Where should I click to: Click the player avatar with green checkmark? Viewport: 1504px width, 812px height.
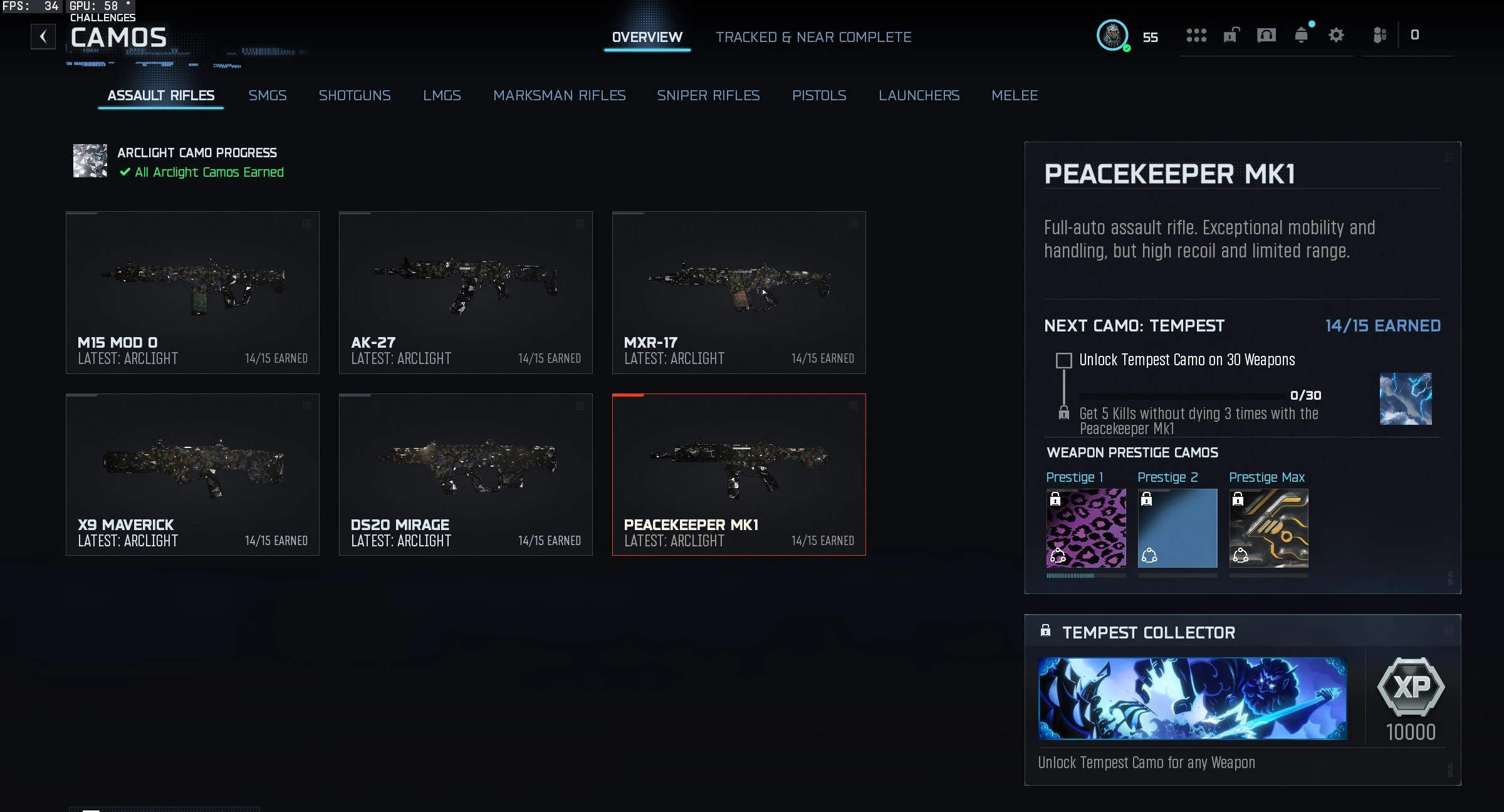[x=1113, y=36]
